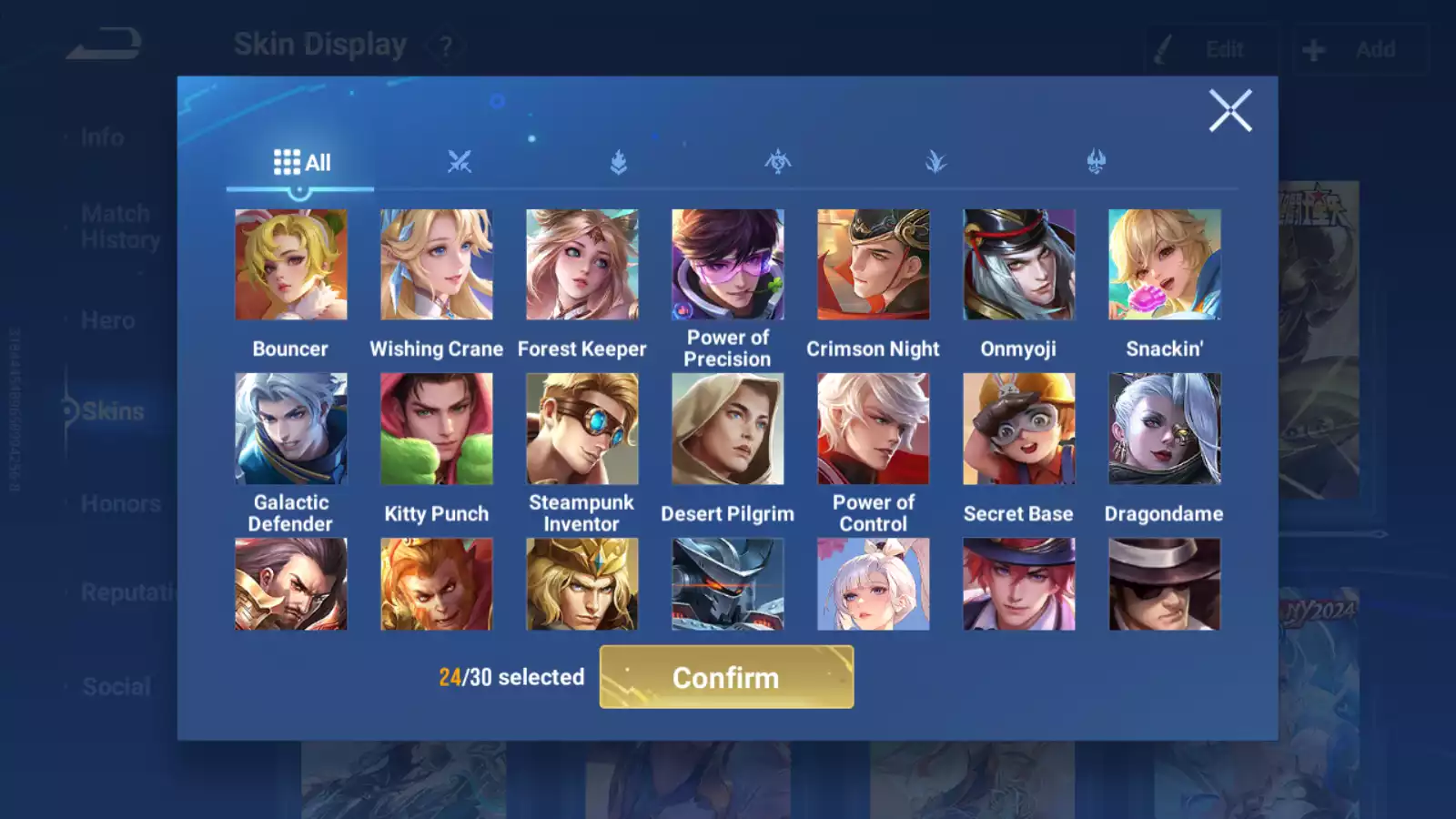Switch to the All skins tab
Image resolution: width=1456 pixels, height=819 pixels.
point(301,163)
